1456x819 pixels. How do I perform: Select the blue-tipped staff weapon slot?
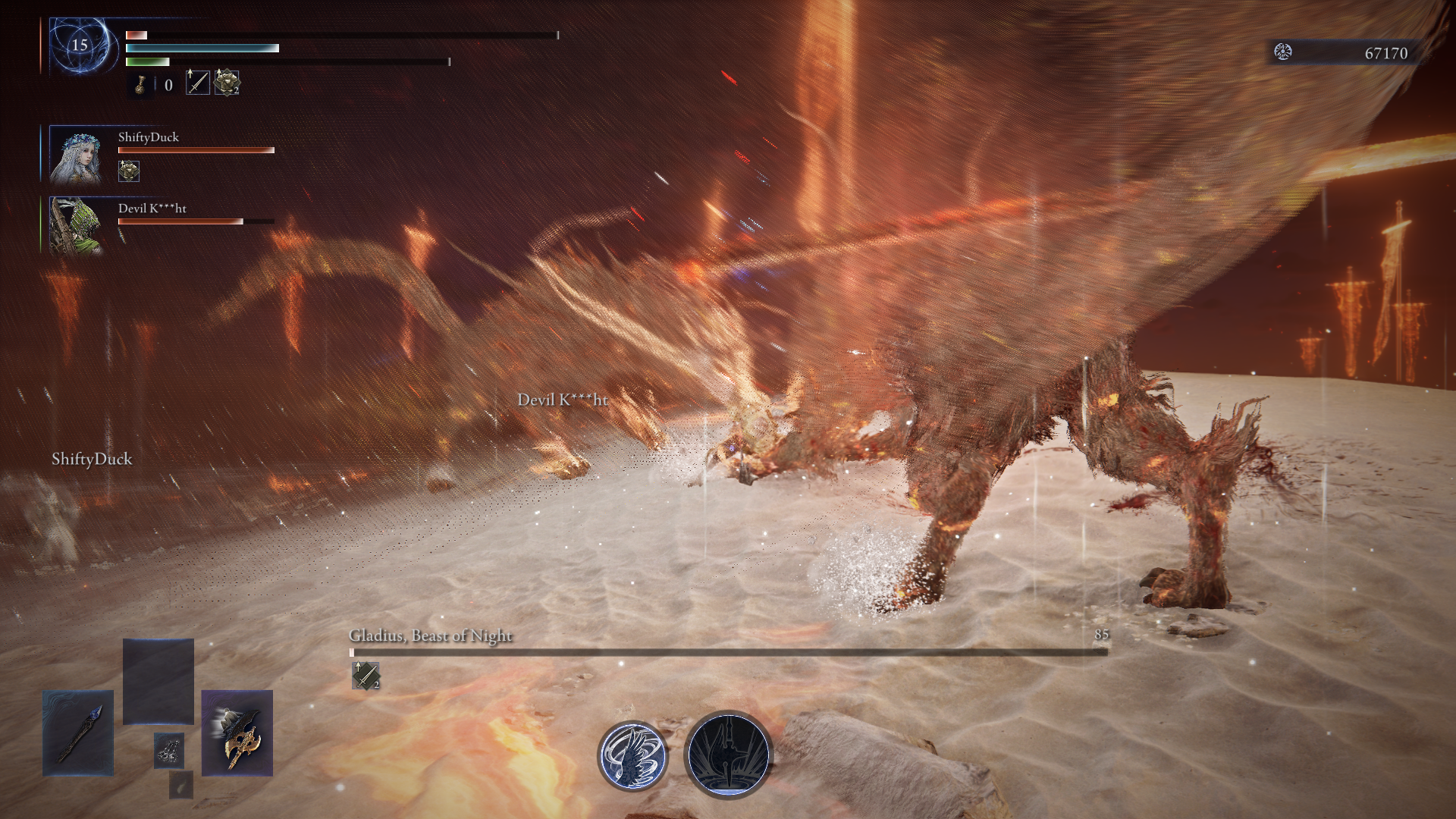tap(78, 733)
